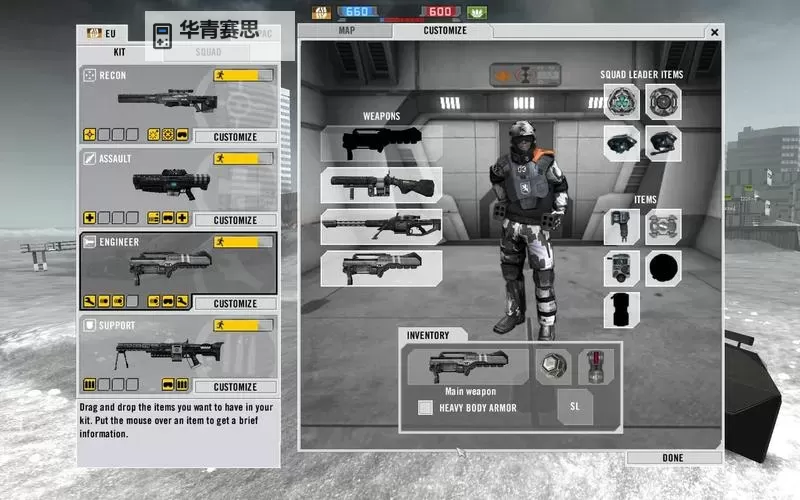The height and width of the screenshot is (500, 800).
Task: Select the SL slot in the inventory
Action: pyautogui.click(x=575, y=406)
